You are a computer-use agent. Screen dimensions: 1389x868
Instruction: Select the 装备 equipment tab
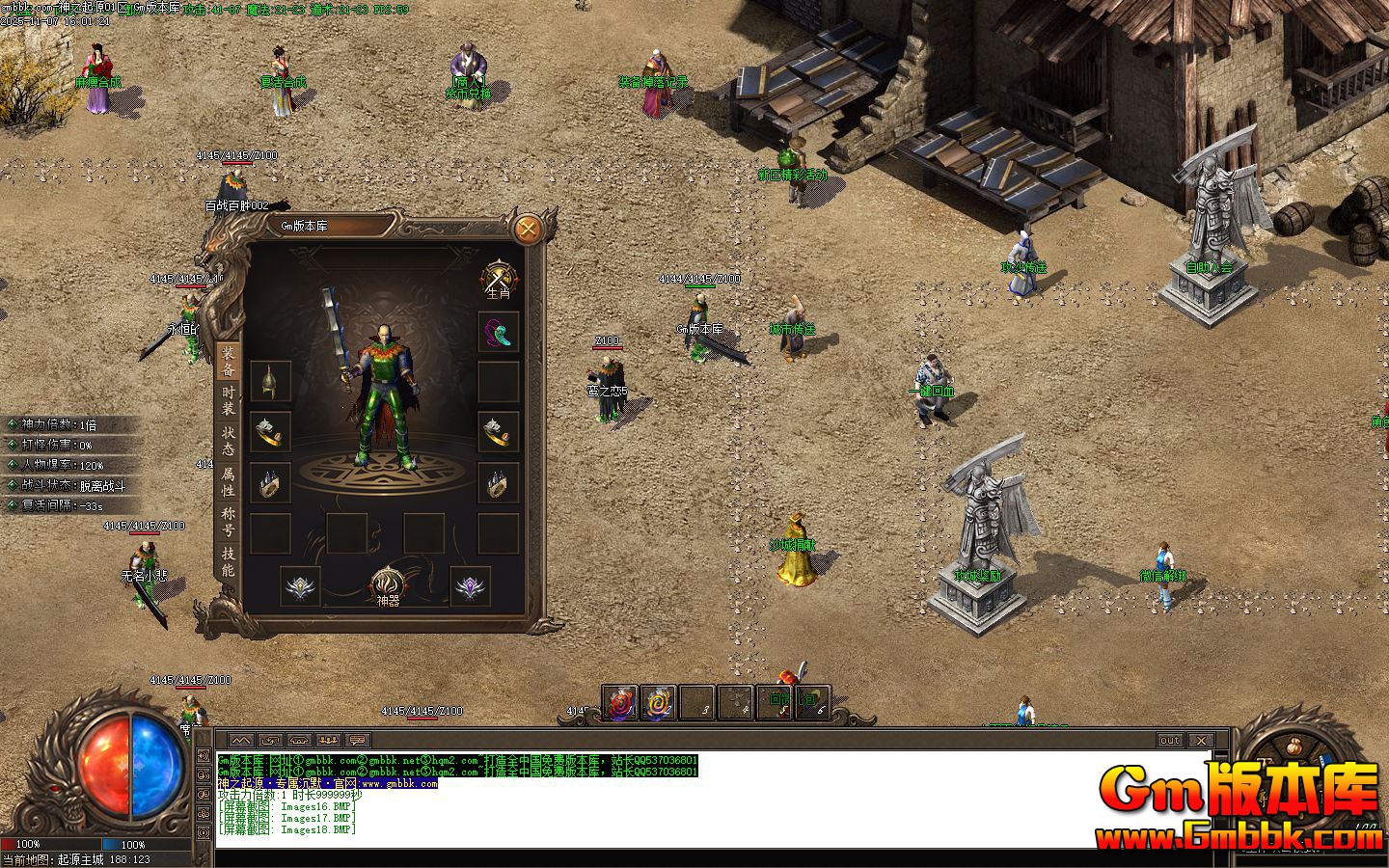(x=229, y=361)
